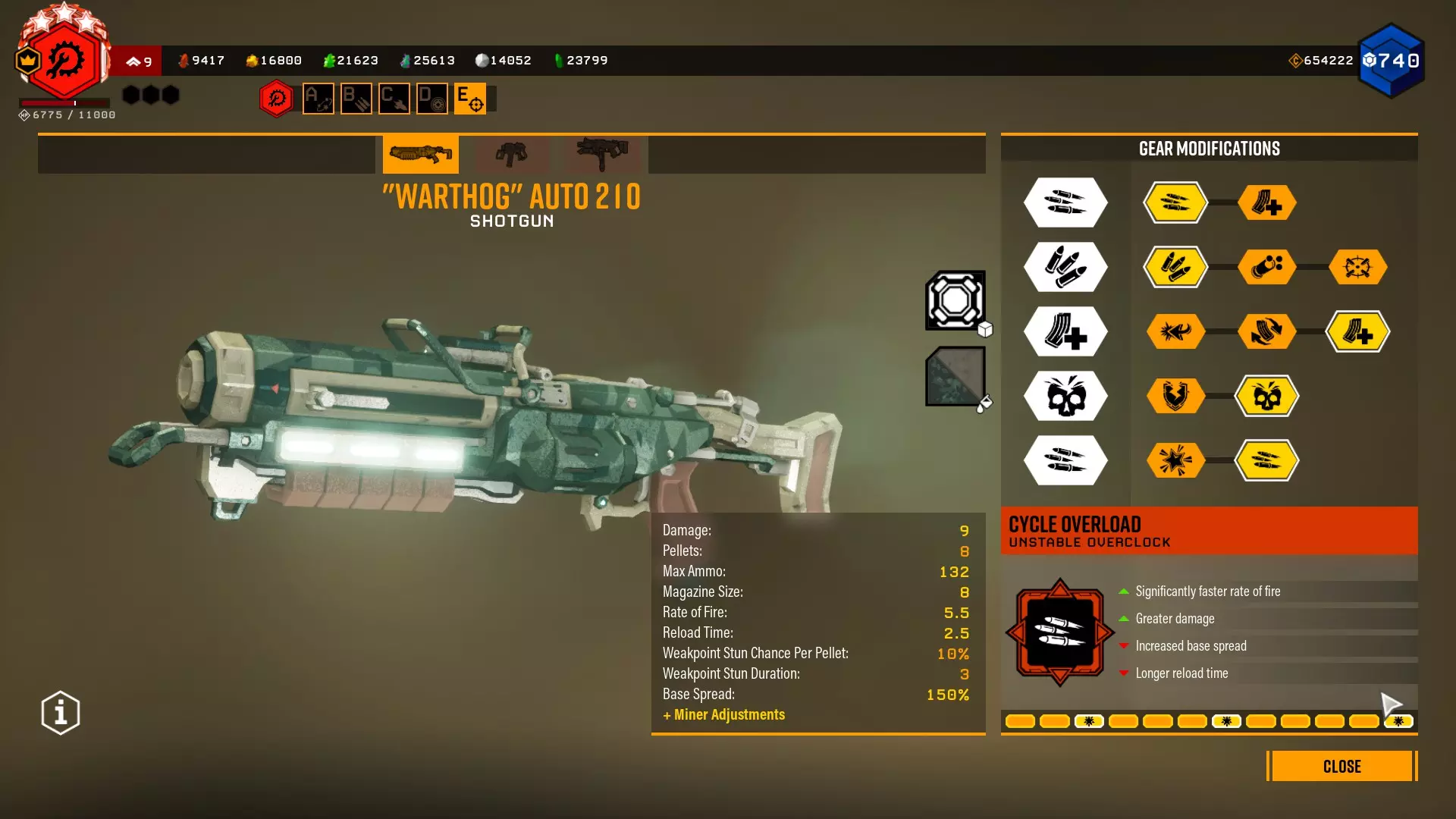Open the weapon paintjob slot
This screenshot has height=819, width=1456.
click(x=955, y=376)
